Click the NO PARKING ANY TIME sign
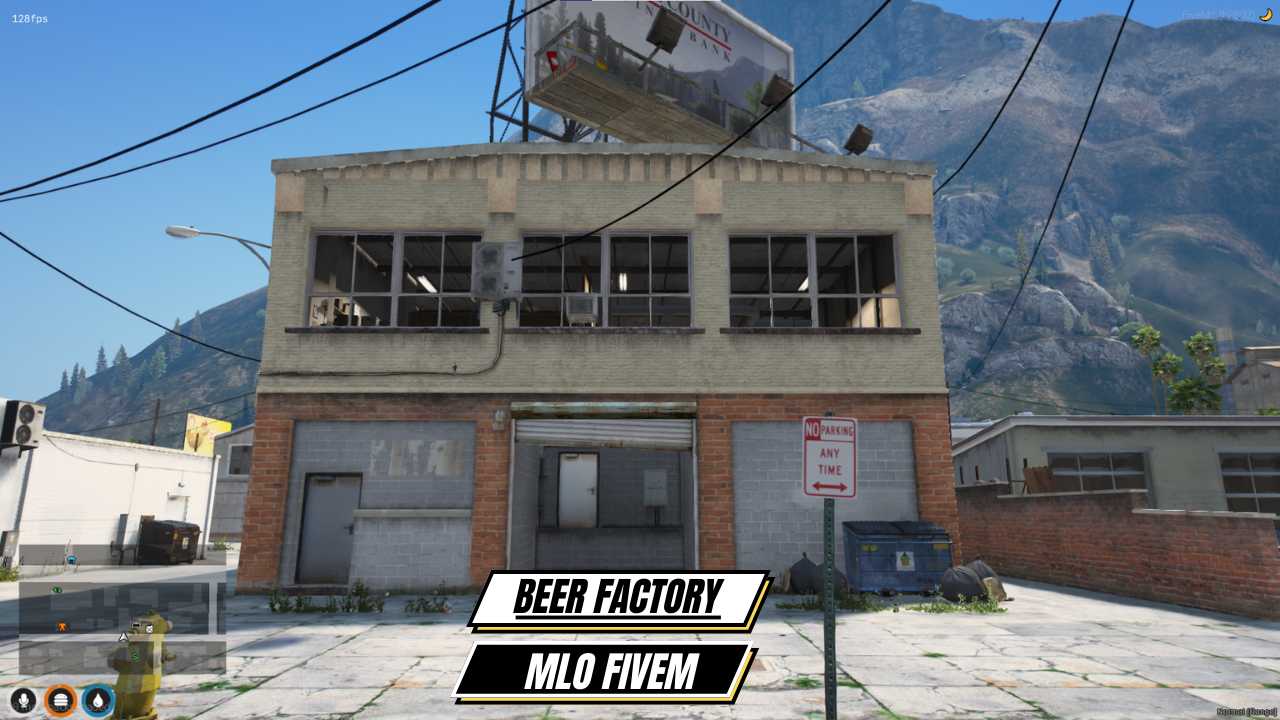The height and width of the screenshot is (720, 1280). (x=828, y=458)
